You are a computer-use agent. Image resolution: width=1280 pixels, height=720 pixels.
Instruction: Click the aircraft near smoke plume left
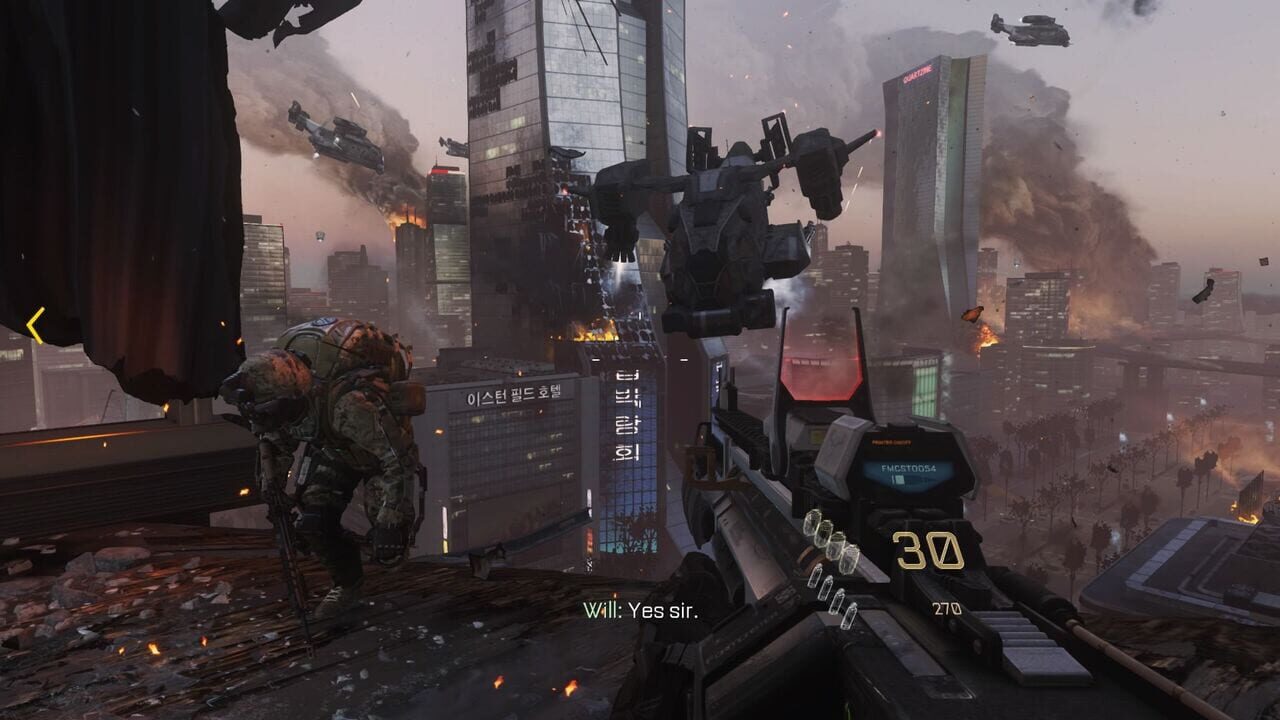[x=333, y=138]
